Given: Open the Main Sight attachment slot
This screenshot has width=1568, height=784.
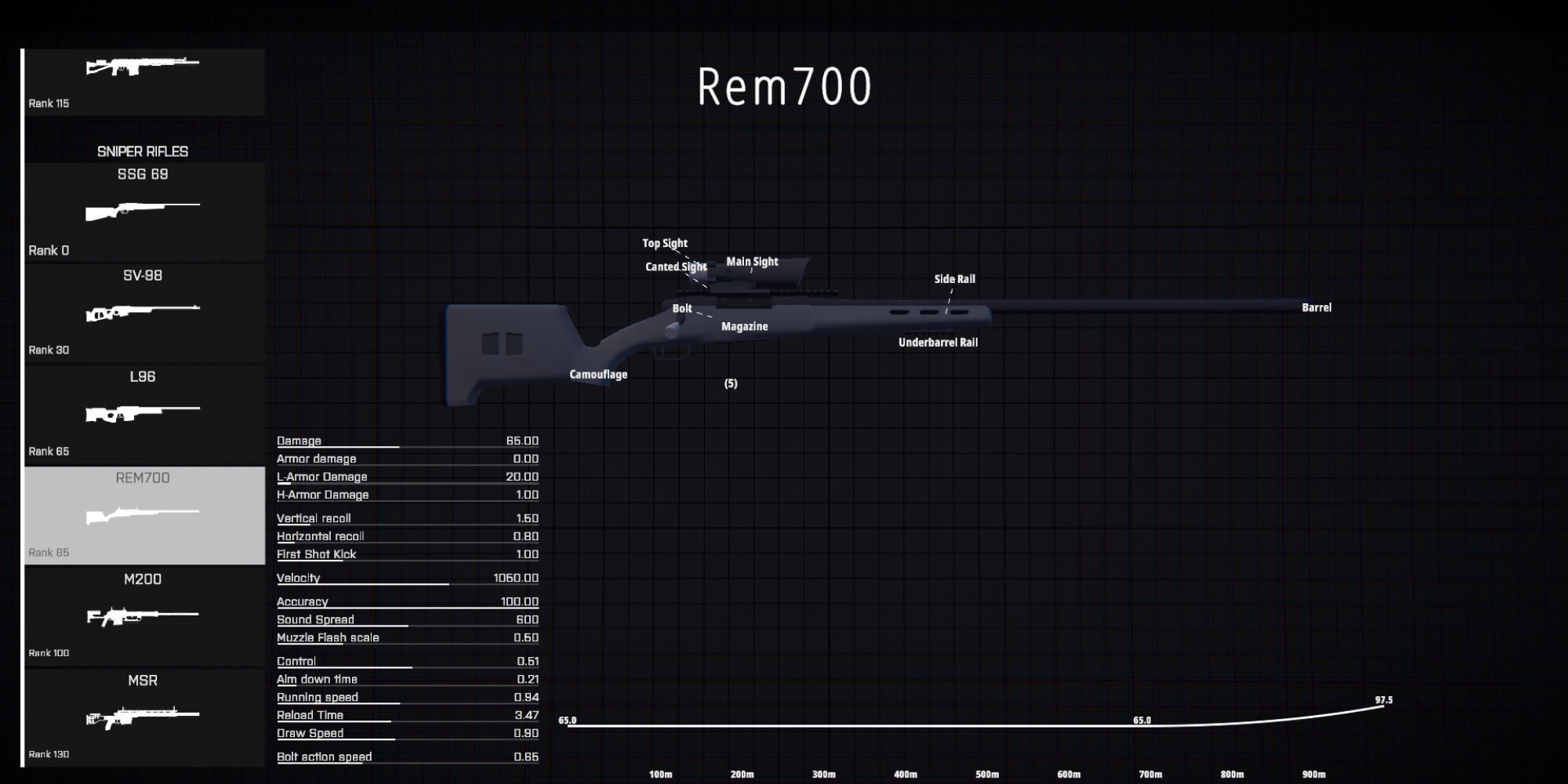Looking at the screenshot, I should pos(753,261).
